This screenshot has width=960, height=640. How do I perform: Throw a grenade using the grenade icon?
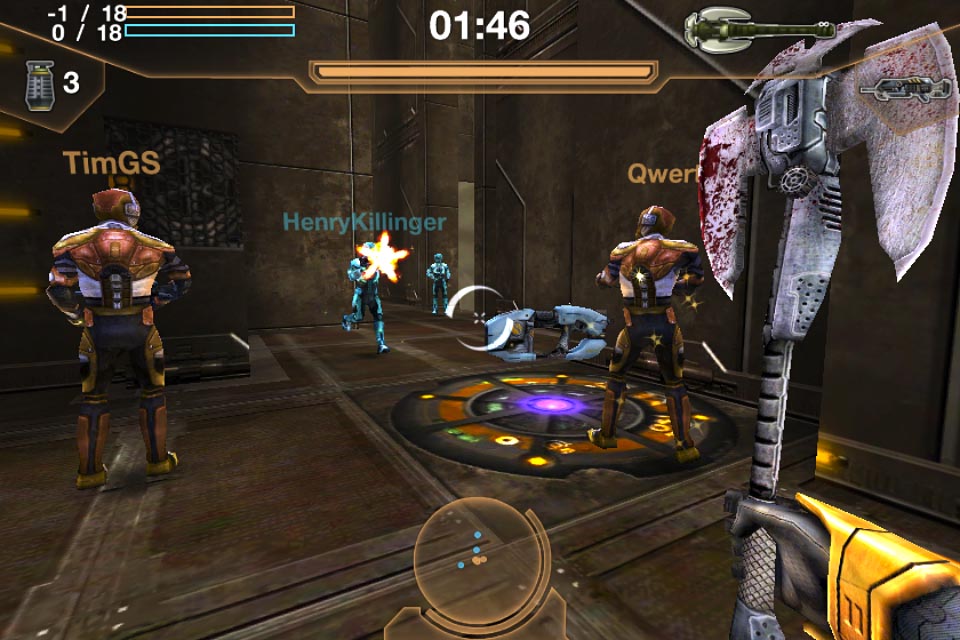[40, 85]
